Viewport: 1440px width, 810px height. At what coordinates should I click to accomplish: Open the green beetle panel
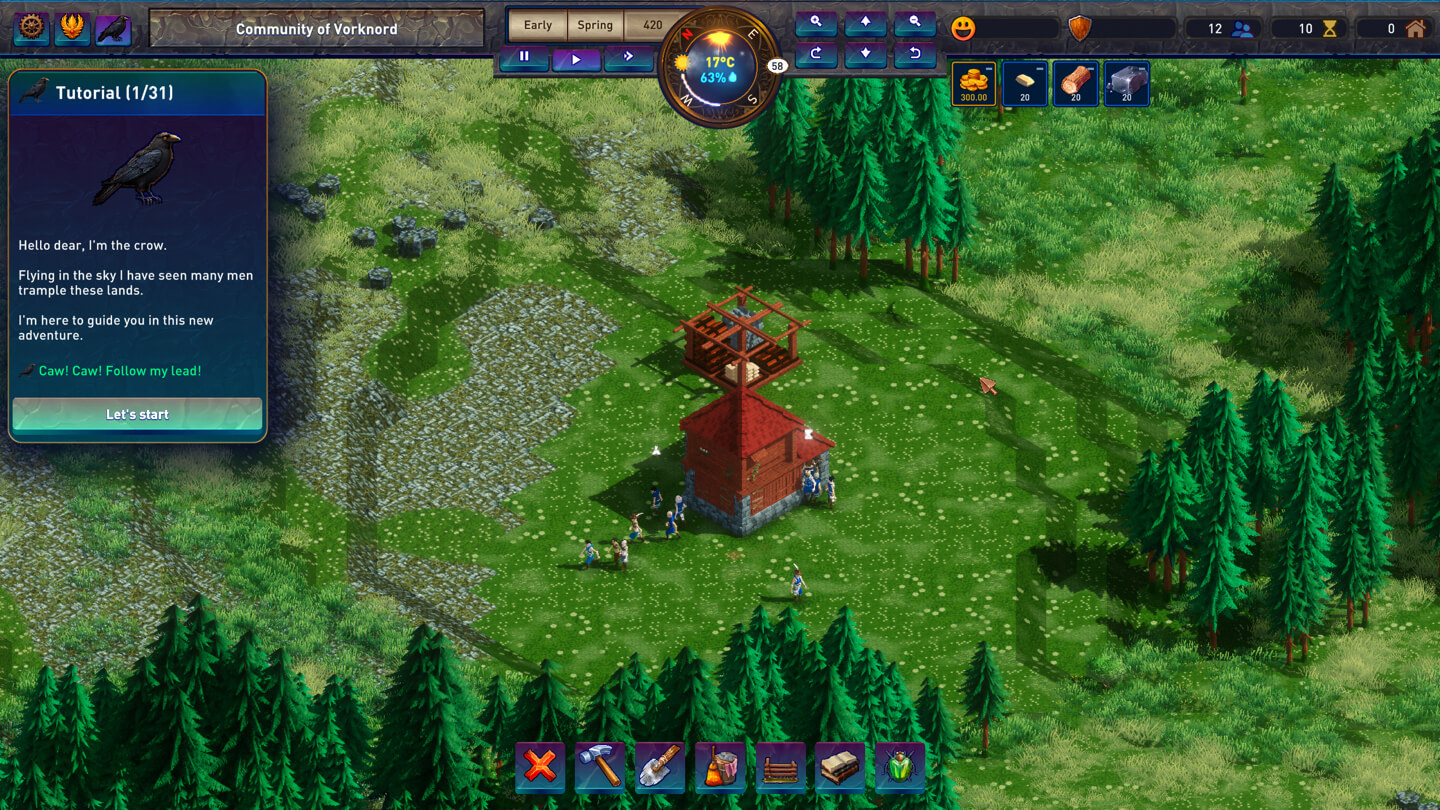pos(900,768)
